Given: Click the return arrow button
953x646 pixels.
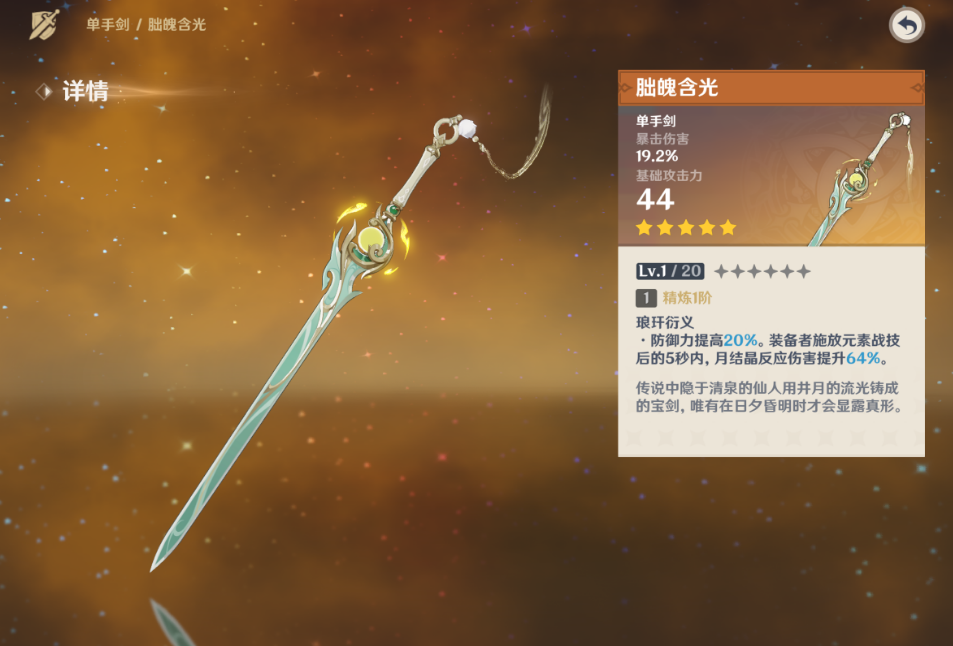Looking at the screenshot, I should pos(906,26).
